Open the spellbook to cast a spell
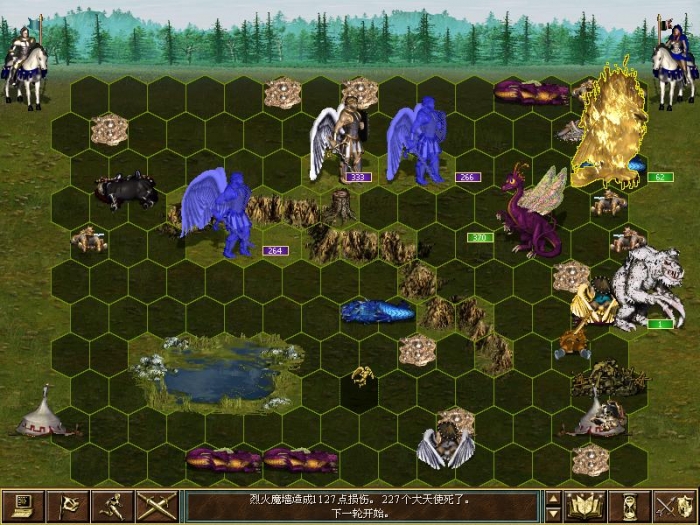The height and width of the screenshot is (525, 700). coord(586,506)
